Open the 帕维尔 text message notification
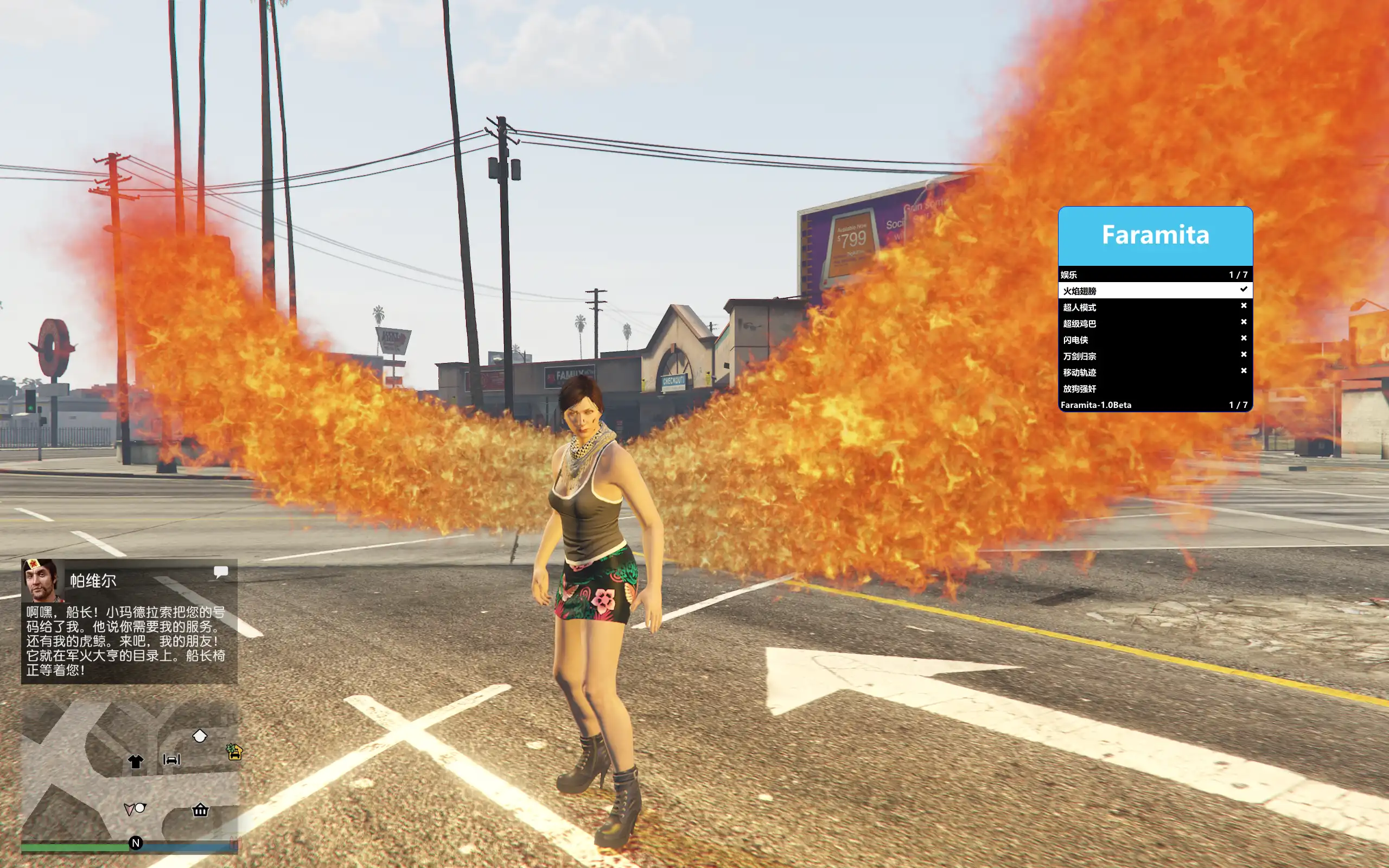 pyautogui.click(x=126, y=640)
